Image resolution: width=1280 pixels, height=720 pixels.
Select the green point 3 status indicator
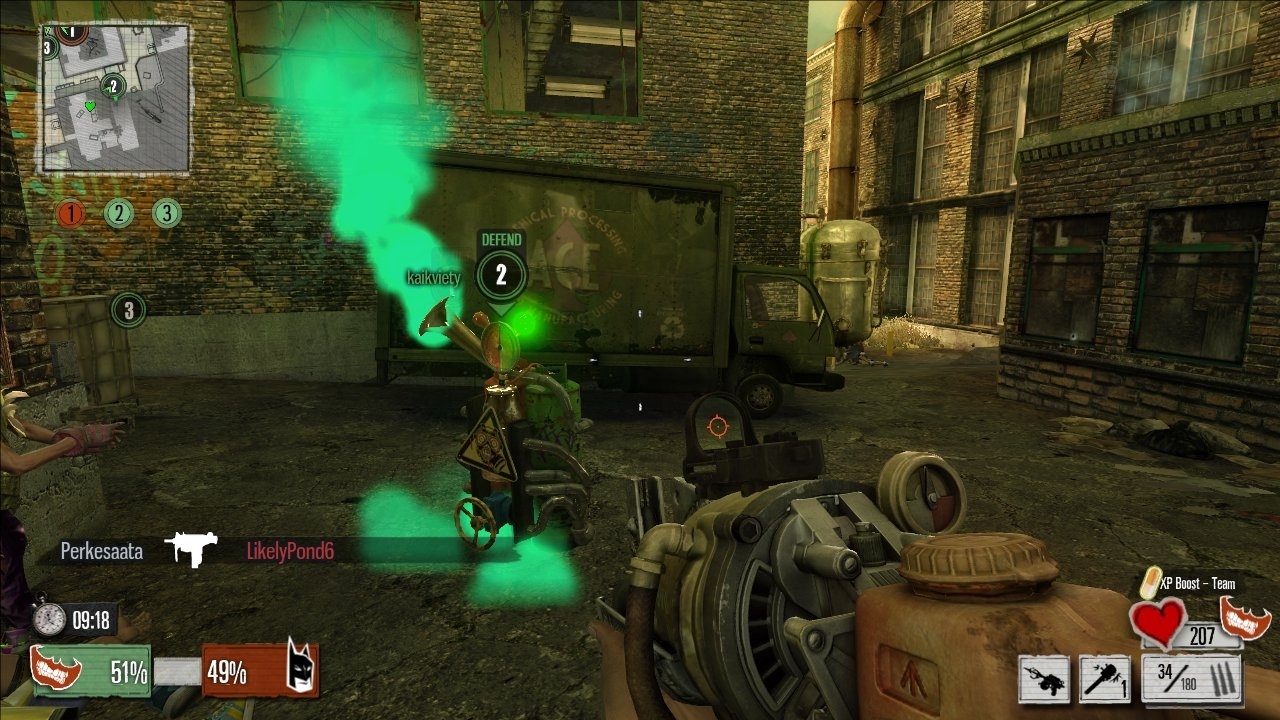tap(167, 213)
